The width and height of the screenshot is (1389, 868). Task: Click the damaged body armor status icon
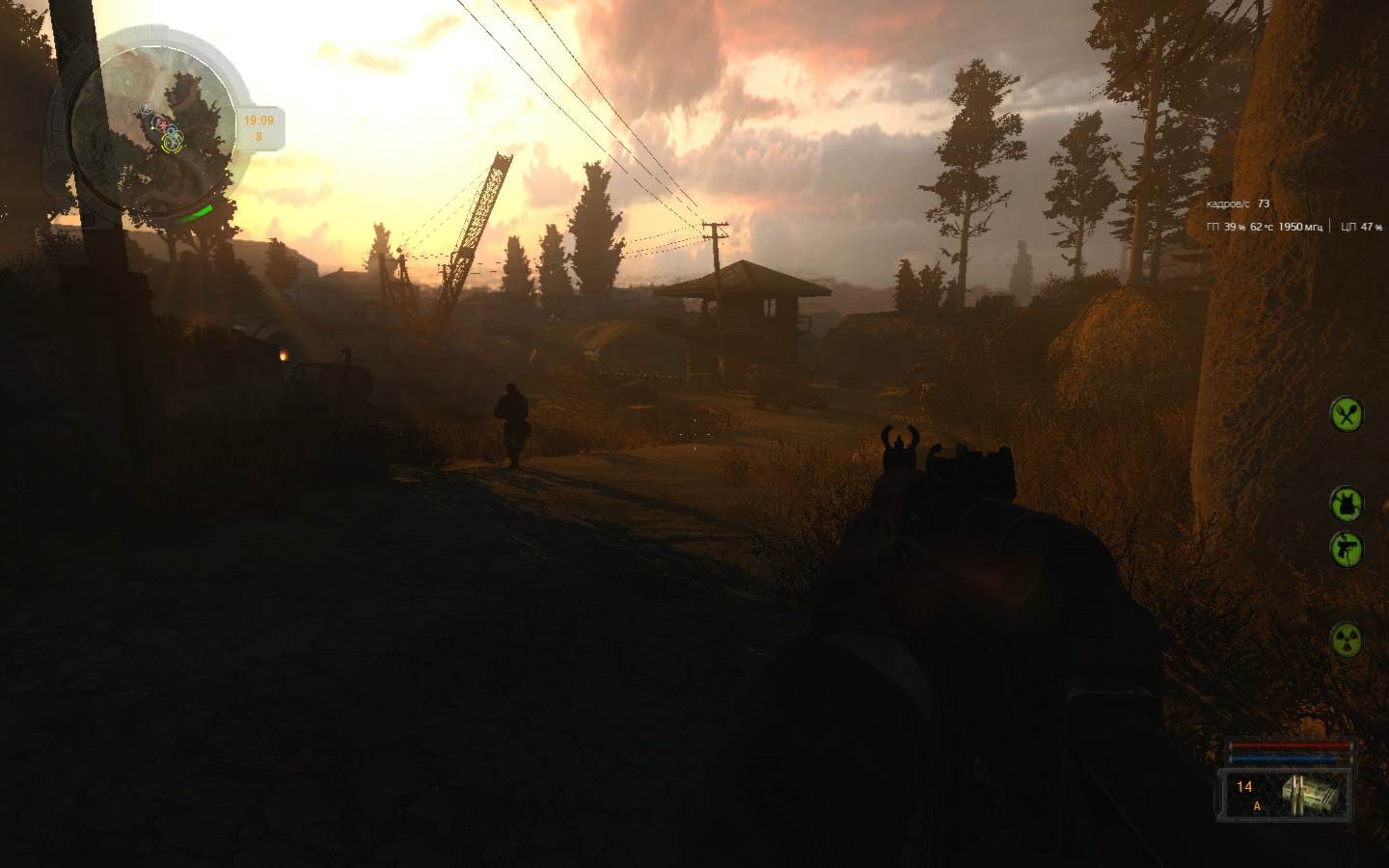pyautogui.click(x=1347, y=502)
